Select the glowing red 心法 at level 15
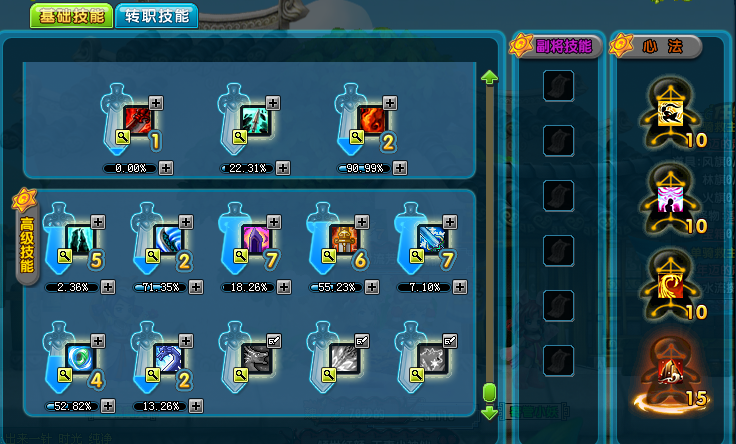This screenshot has height=444, width=736. coord(663,374)
